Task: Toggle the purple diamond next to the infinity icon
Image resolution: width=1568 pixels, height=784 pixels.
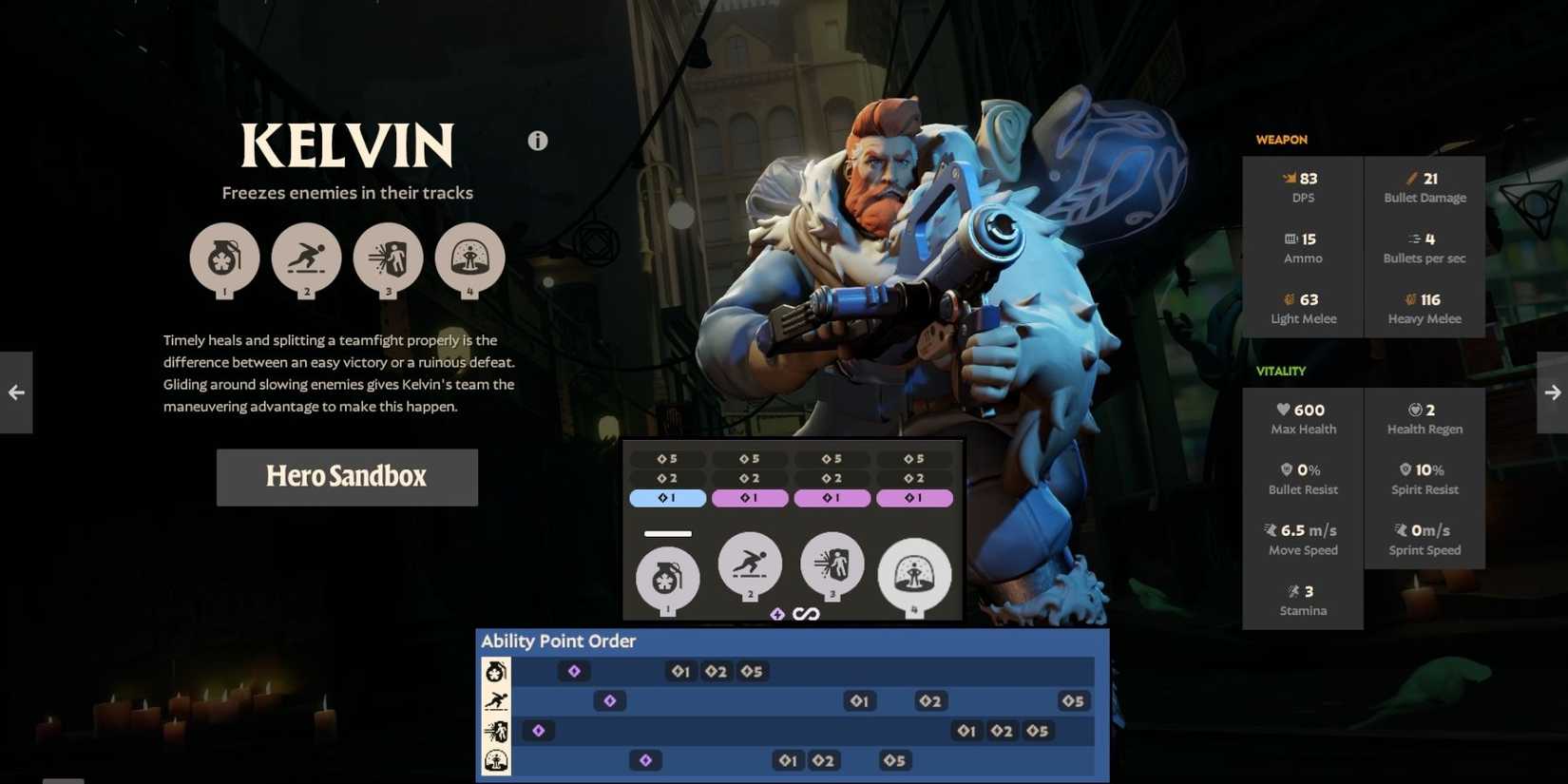Action: 779,615
